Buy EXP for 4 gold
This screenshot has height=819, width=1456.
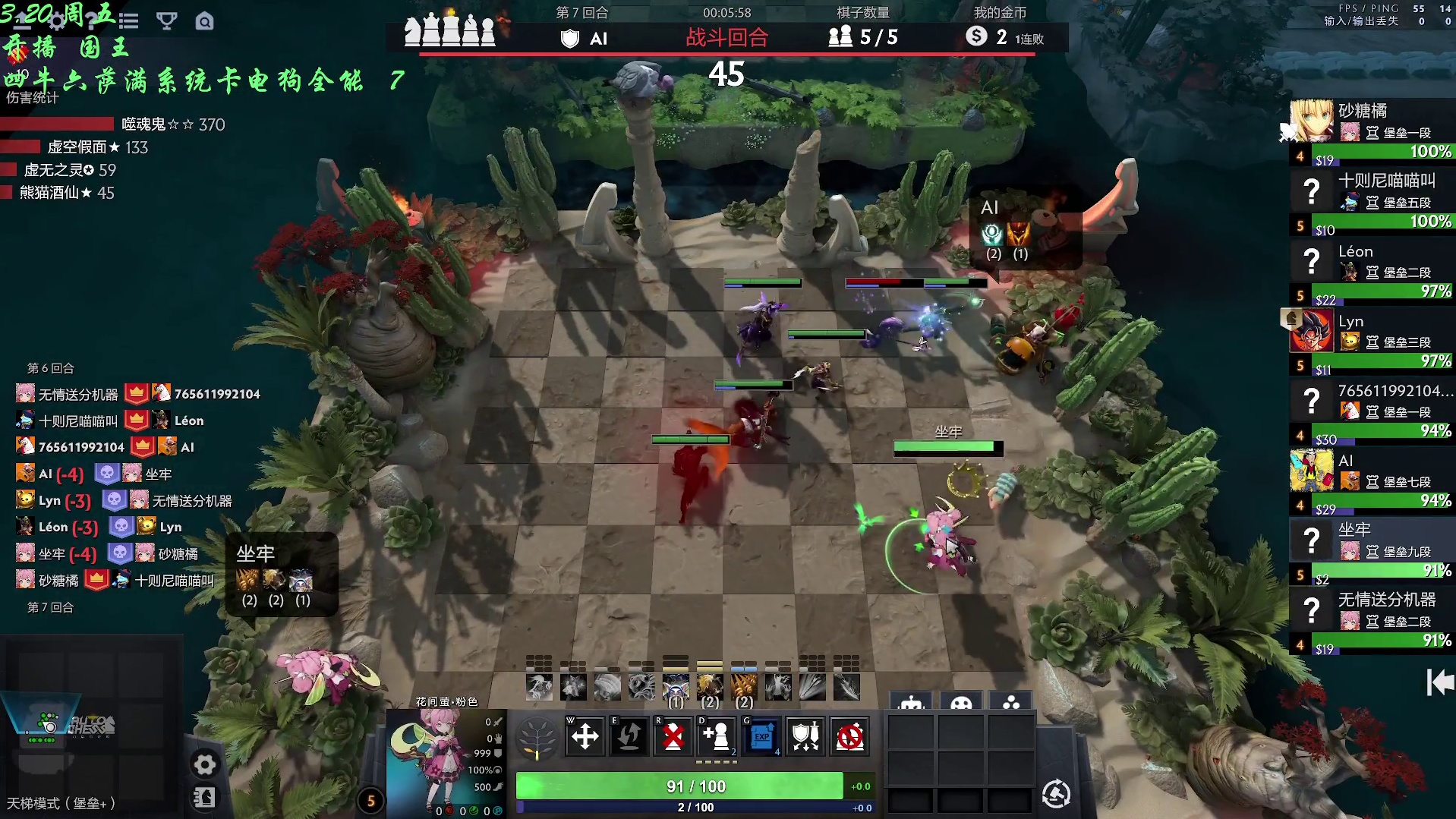[761, 736]
